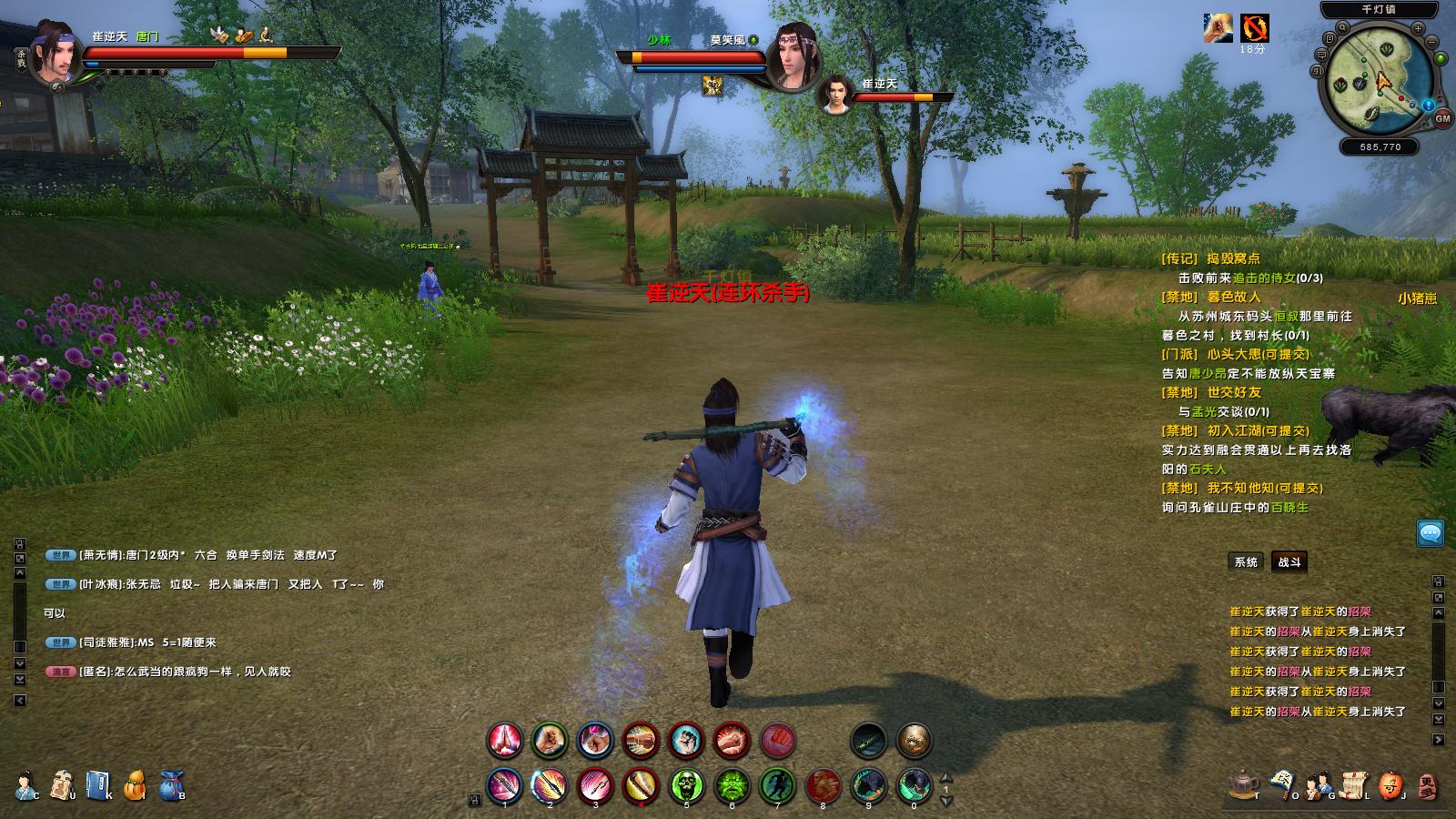Viewport: 1456px width, 819px height.
Task: Click the red GM button
Action: click(1442, 118)
